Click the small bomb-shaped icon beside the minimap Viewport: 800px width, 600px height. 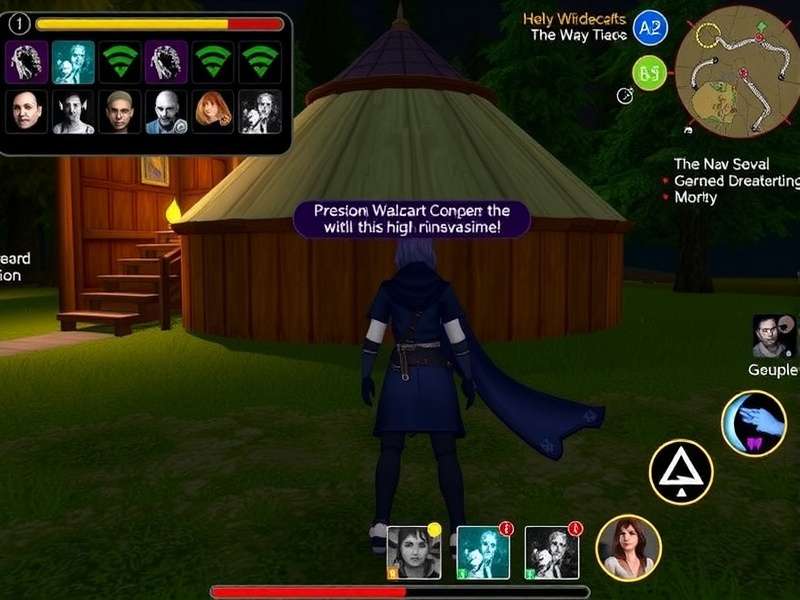[x=627, y=96]
